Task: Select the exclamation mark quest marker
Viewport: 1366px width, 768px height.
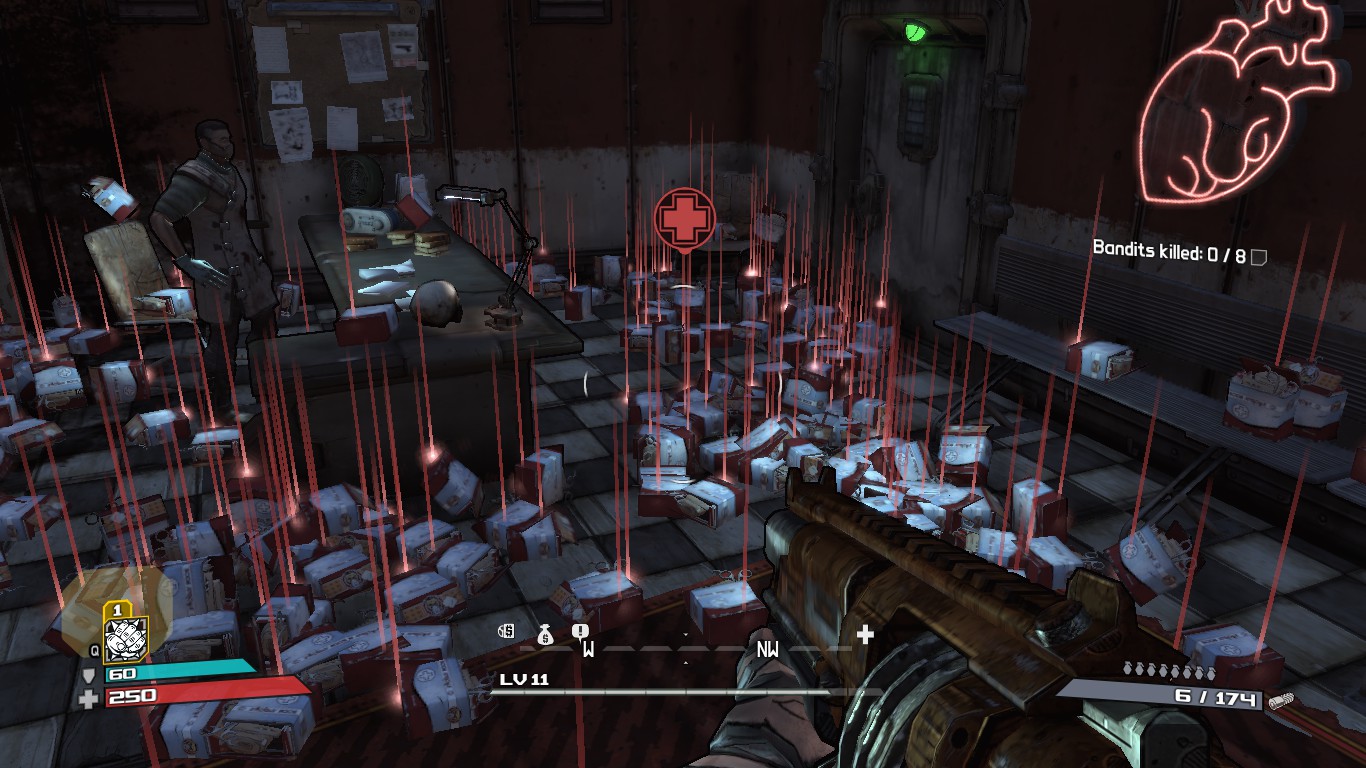Action: click(580, 632)
